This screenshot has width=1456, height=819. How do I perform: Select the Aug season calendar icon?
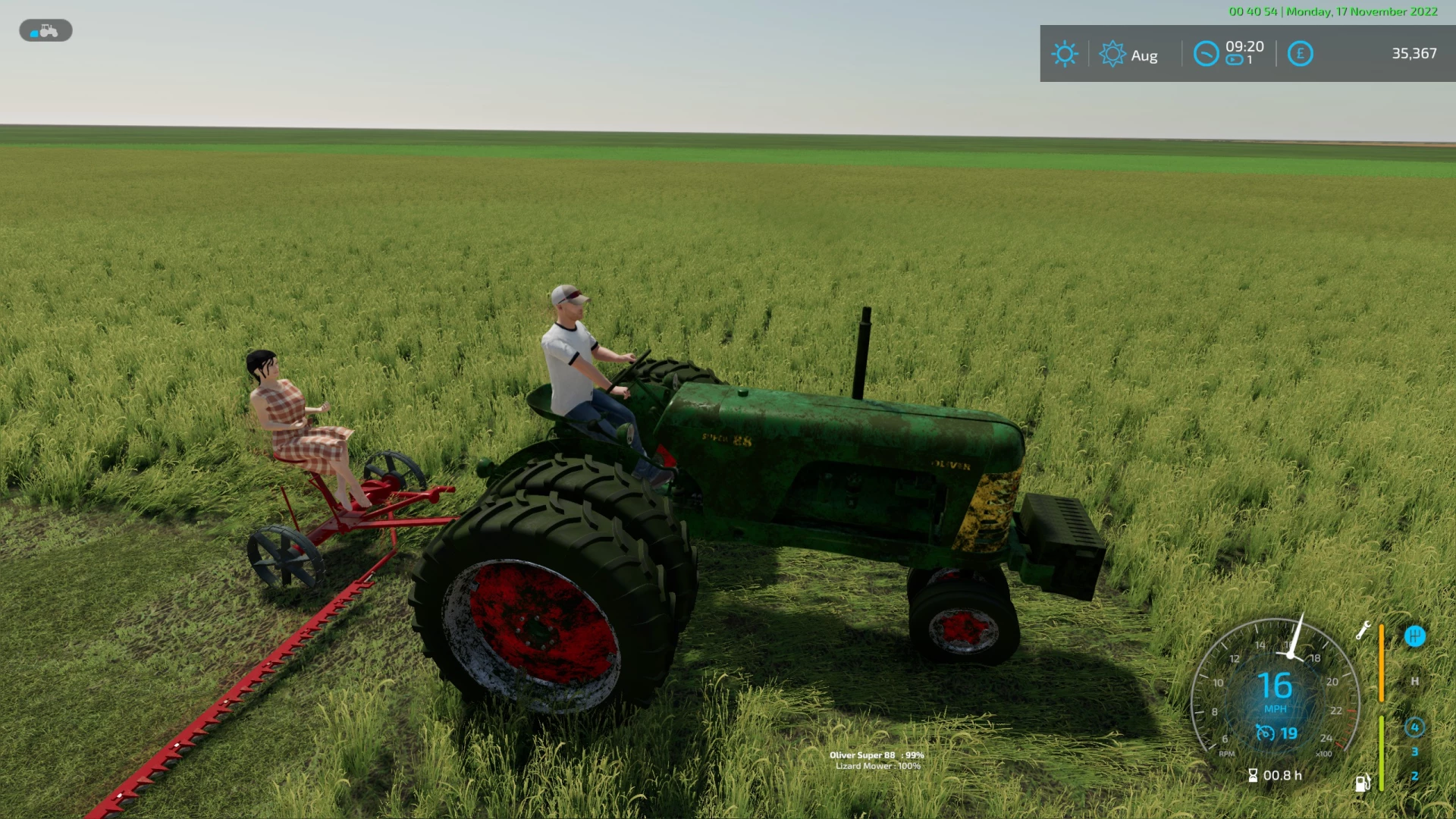pyautogui.click(x=1113, y=53)
